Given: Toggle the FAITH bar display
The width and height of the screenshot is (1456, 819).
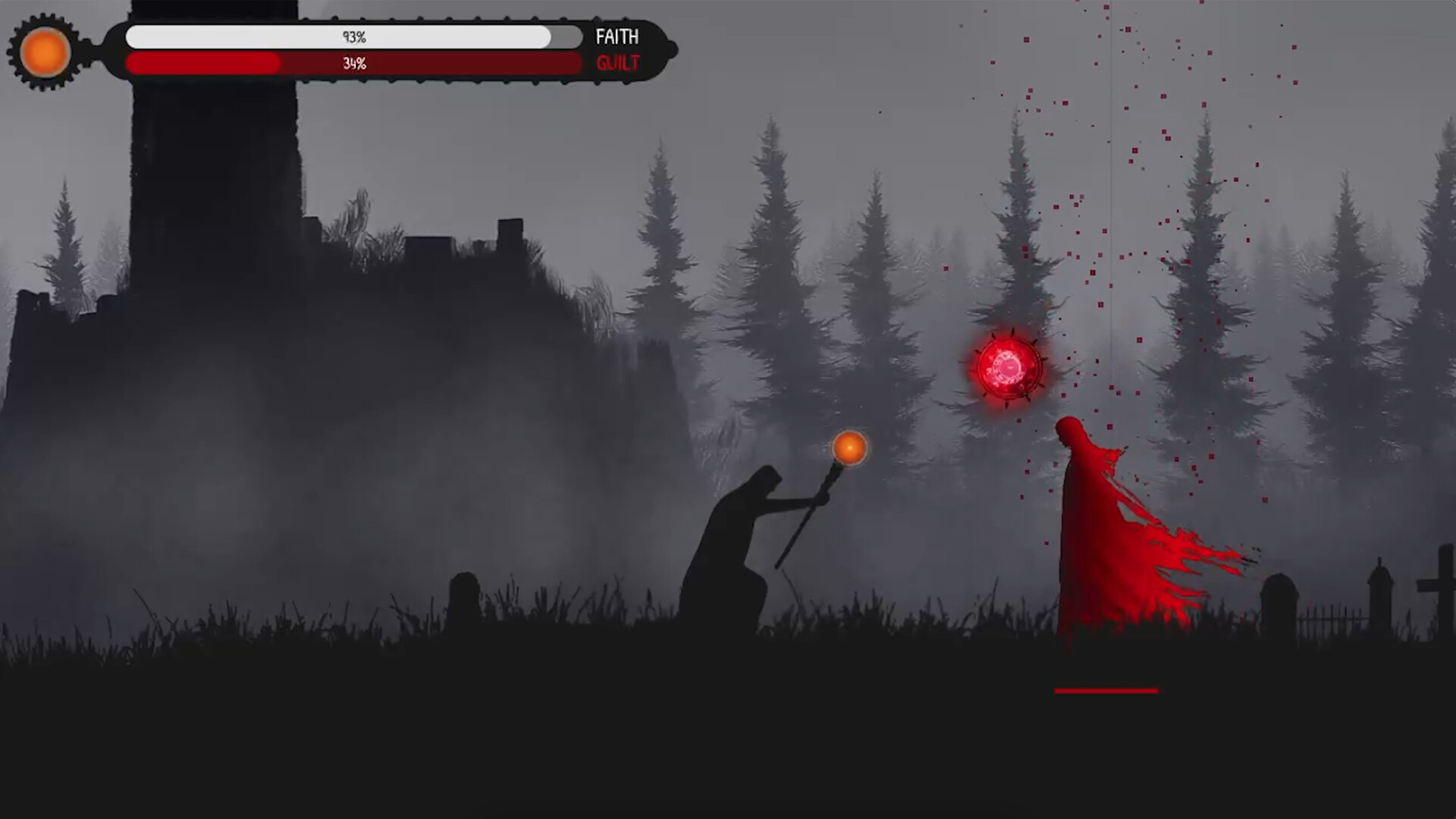Looking at the screenshot, I should pyautogui.click(x=341, y=35).
